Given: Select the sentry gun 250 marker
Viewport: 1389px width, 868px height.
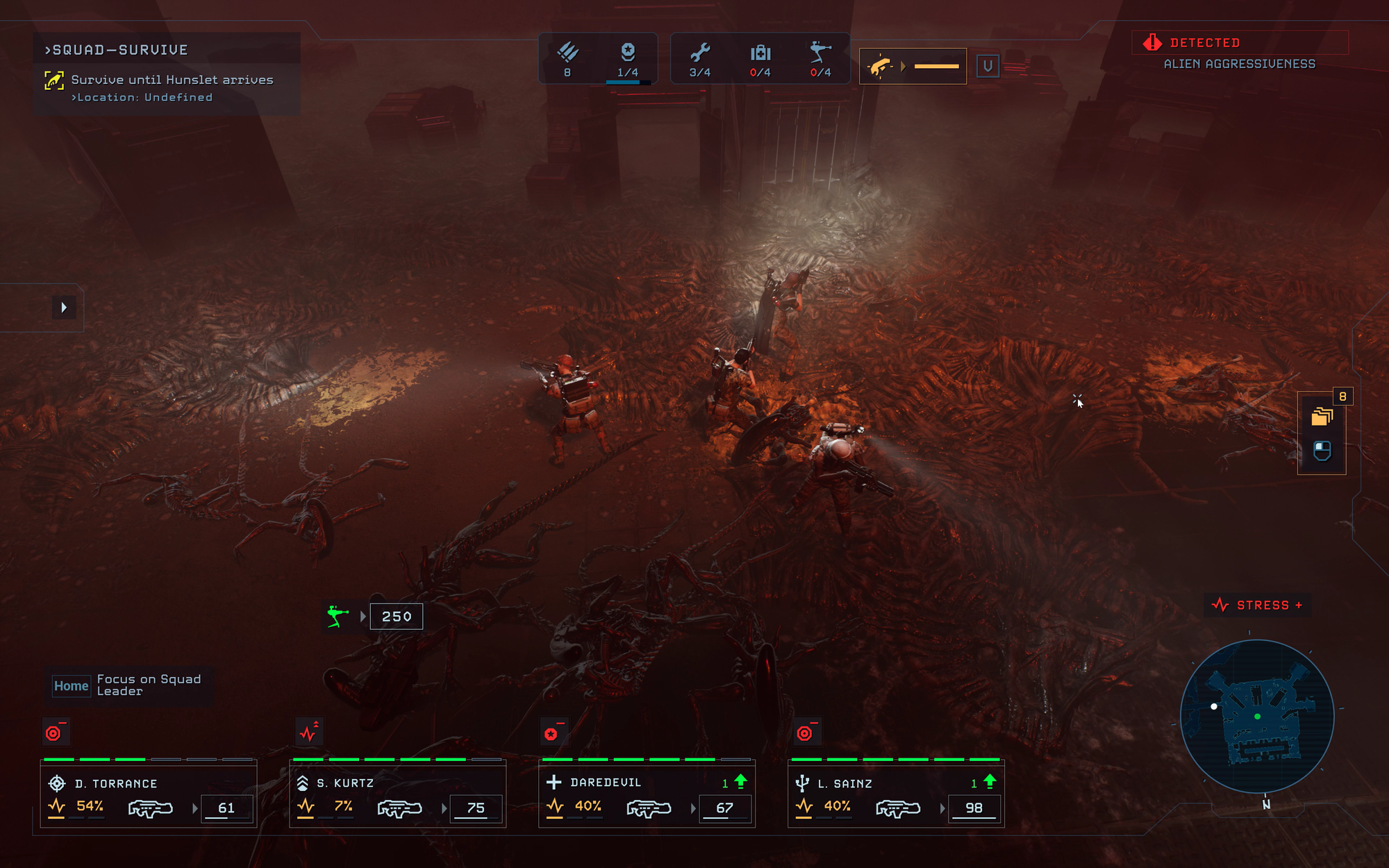Looking at the screenshot, I should (376, 617).
